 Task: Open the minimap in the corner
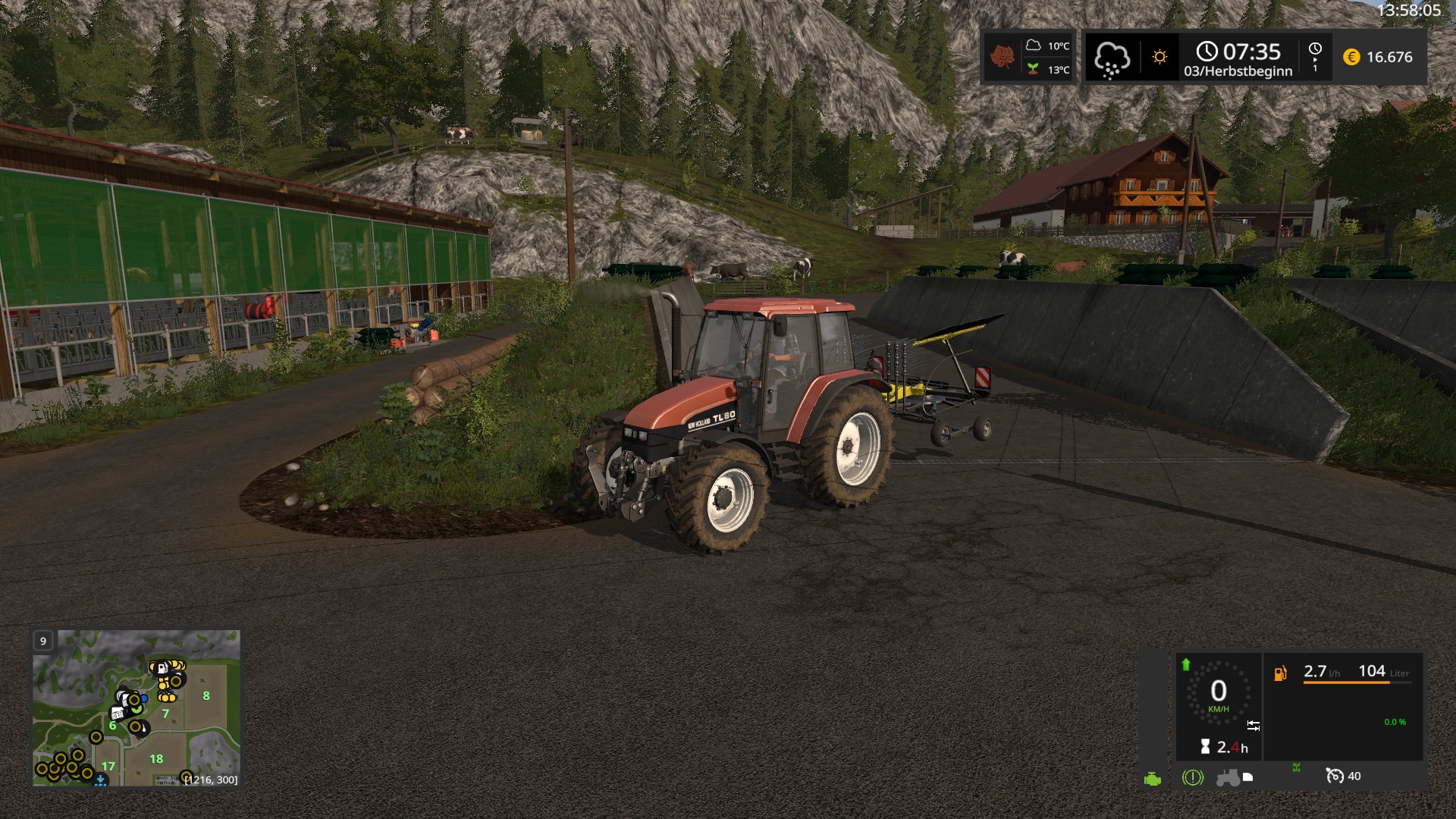(136, 708)
